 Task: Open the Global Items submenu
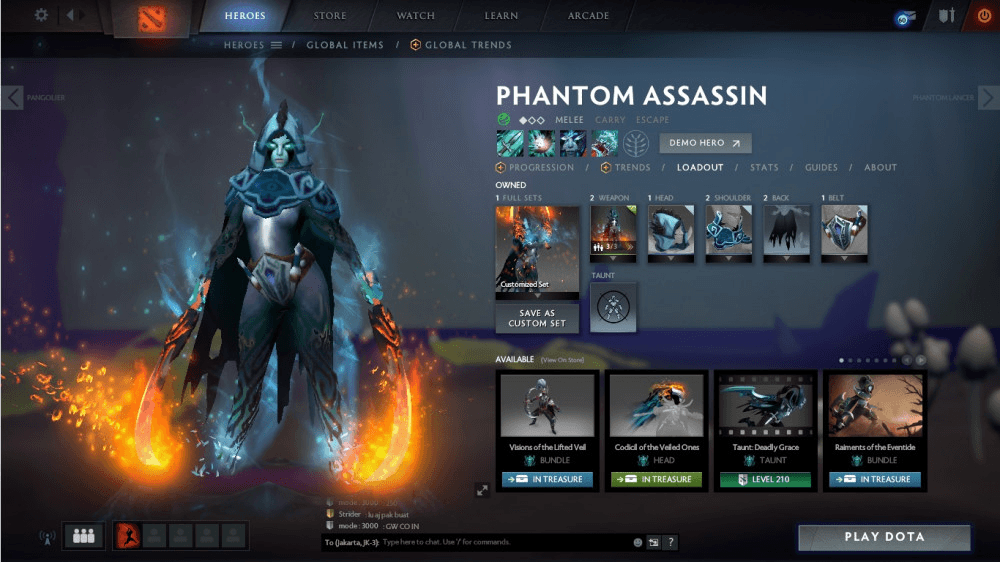346,45
